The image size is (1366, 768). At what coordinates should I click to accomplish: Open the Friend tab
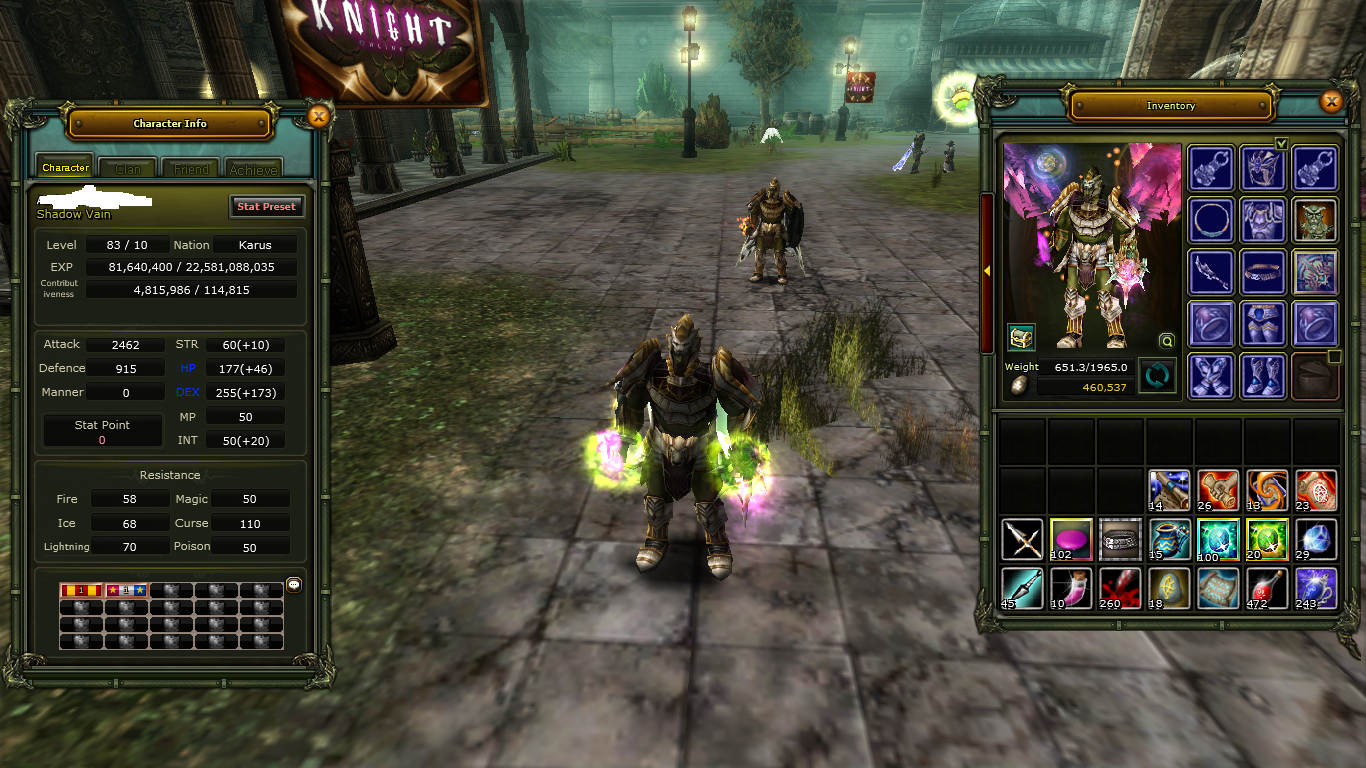coord(191,169)
